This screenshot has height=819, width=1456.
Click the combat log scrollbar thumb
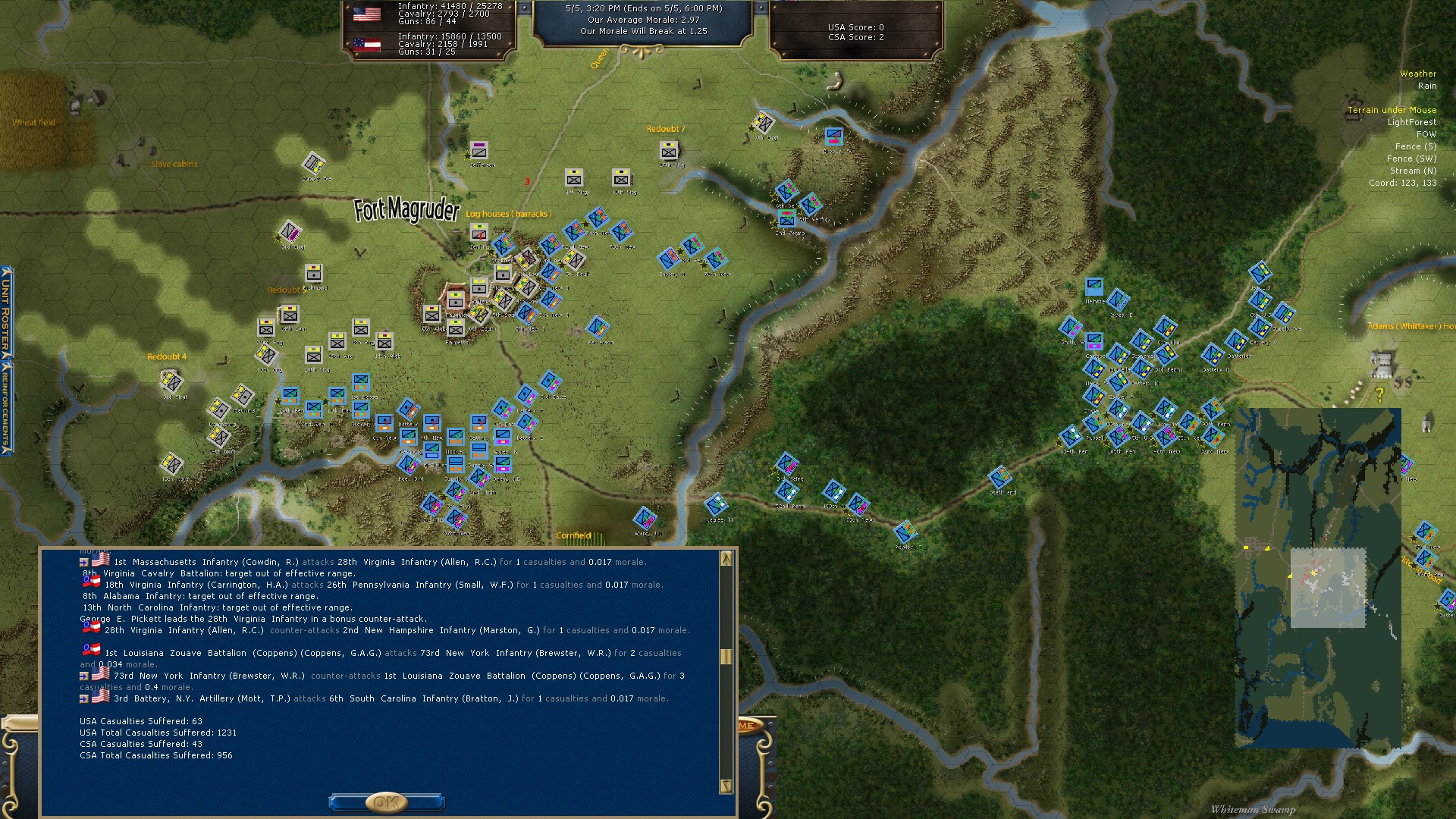point(726,657)
